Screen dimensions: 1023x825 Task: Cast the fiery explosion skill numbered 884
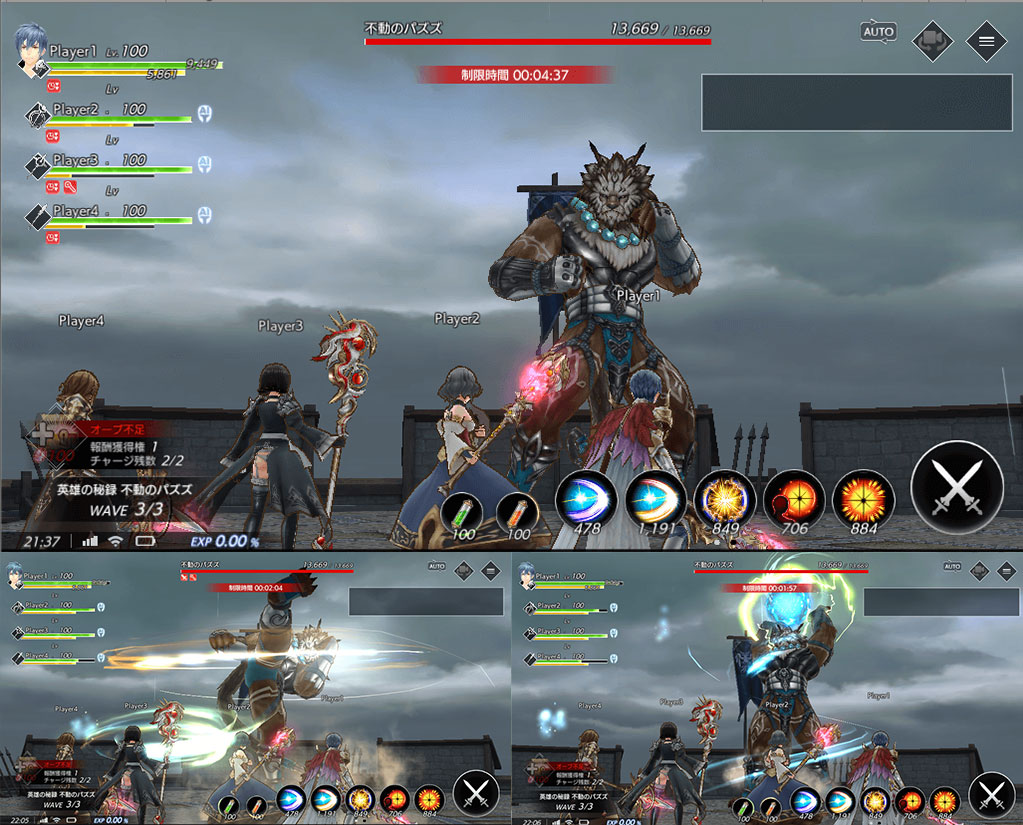point(864,498)
